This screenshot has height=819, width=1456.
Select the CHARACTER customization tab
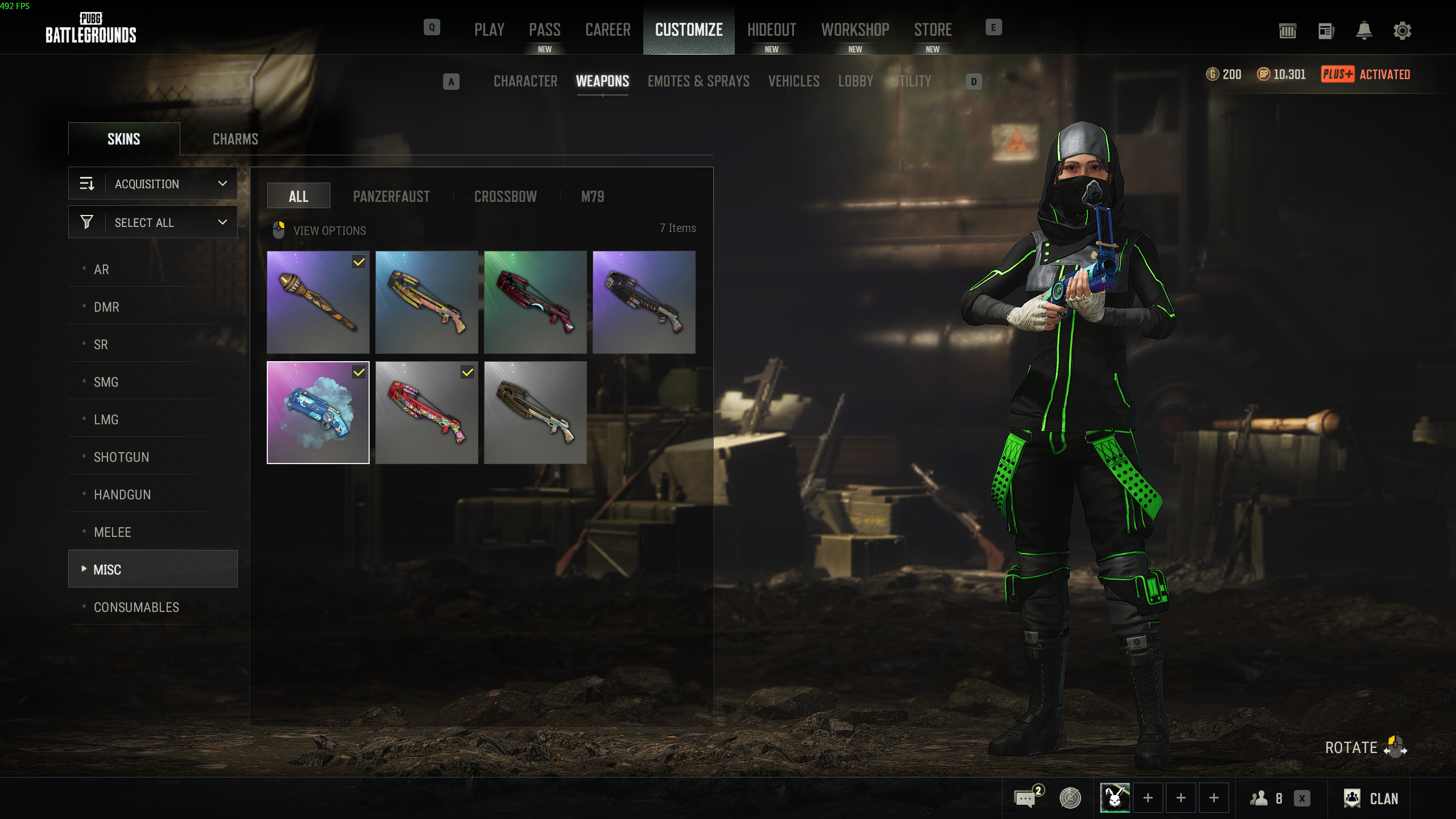tap(525, 81)
